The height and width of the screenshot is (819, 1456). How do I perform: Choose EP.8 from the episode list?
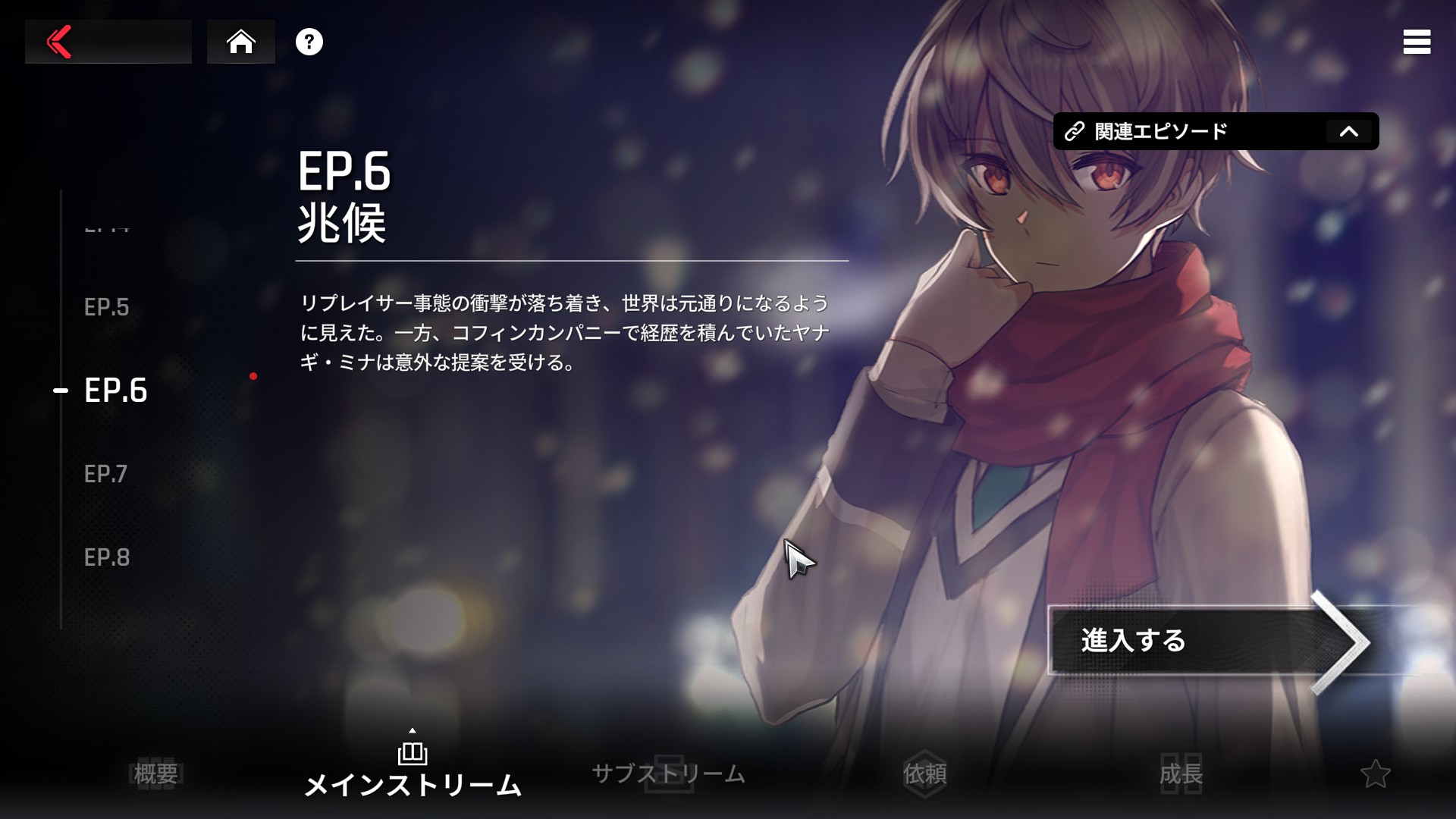[107, 557]
